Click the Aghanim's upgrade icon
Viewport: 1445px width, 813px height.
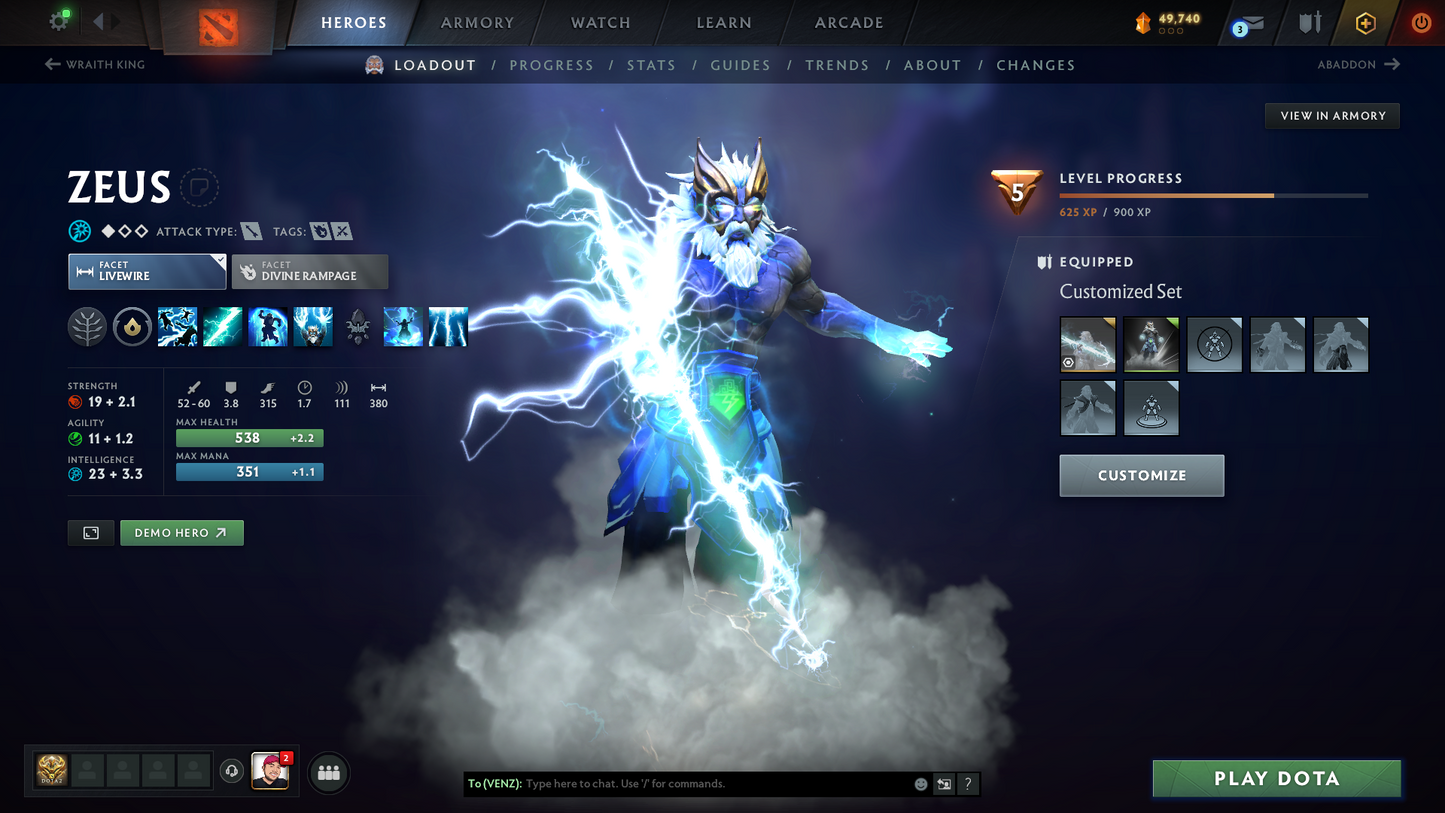pyautogui.click(x=357, y=327)
